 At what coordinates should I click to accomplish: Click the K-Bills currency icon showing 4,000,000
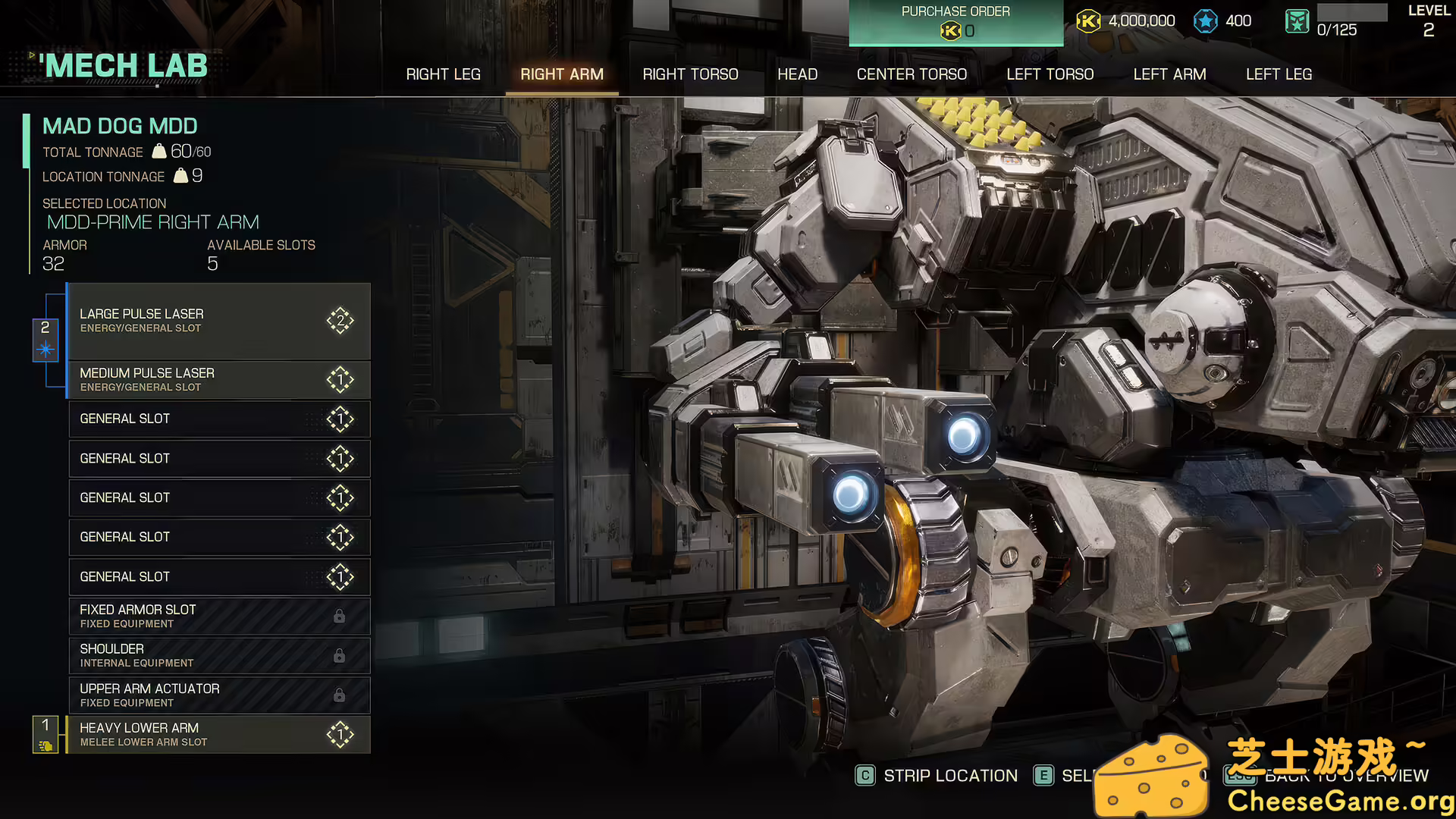tap(1090, 21)
